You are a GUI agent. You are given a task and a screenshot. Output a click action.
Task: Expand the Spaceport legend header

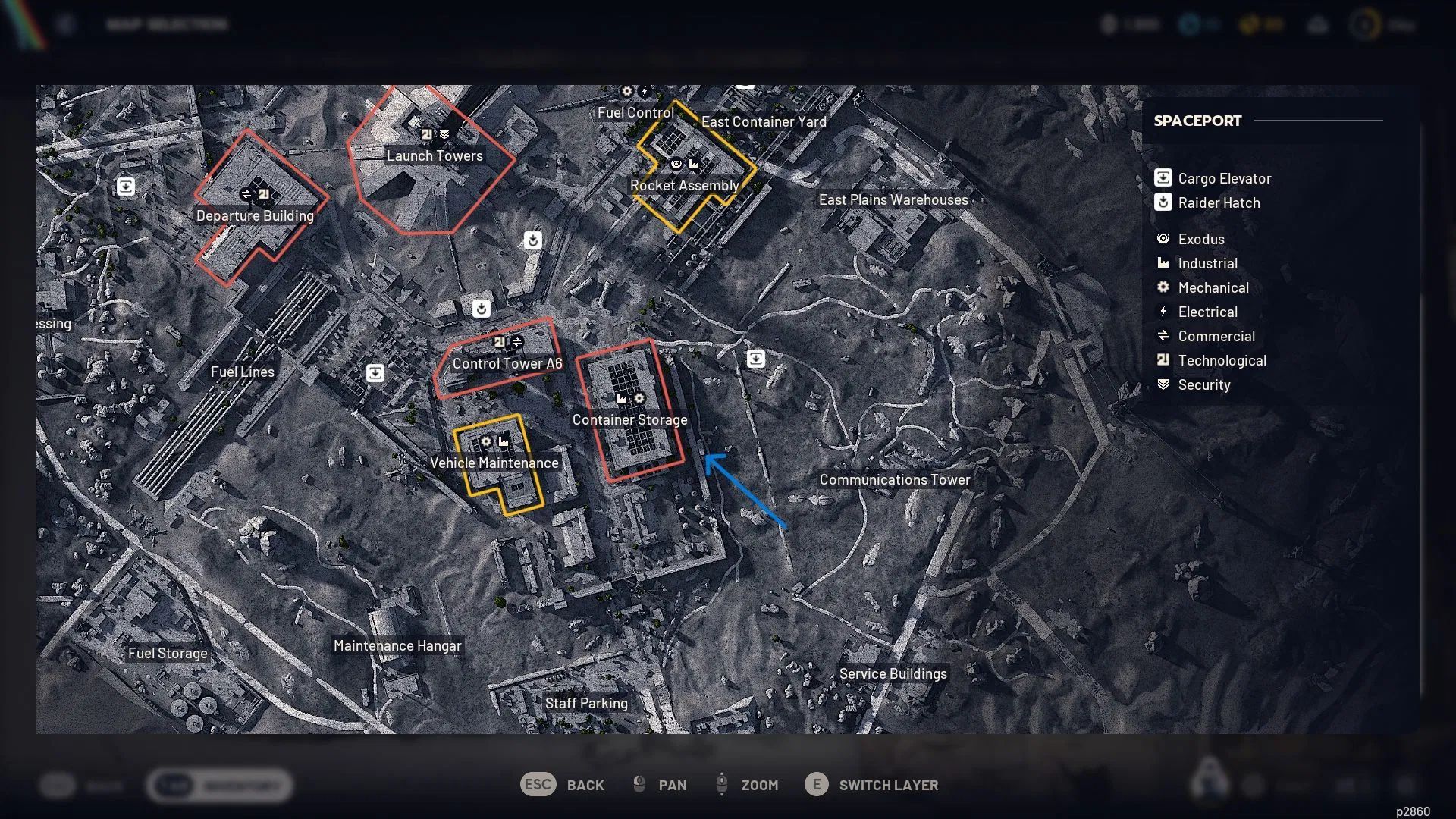[1198, 120]
